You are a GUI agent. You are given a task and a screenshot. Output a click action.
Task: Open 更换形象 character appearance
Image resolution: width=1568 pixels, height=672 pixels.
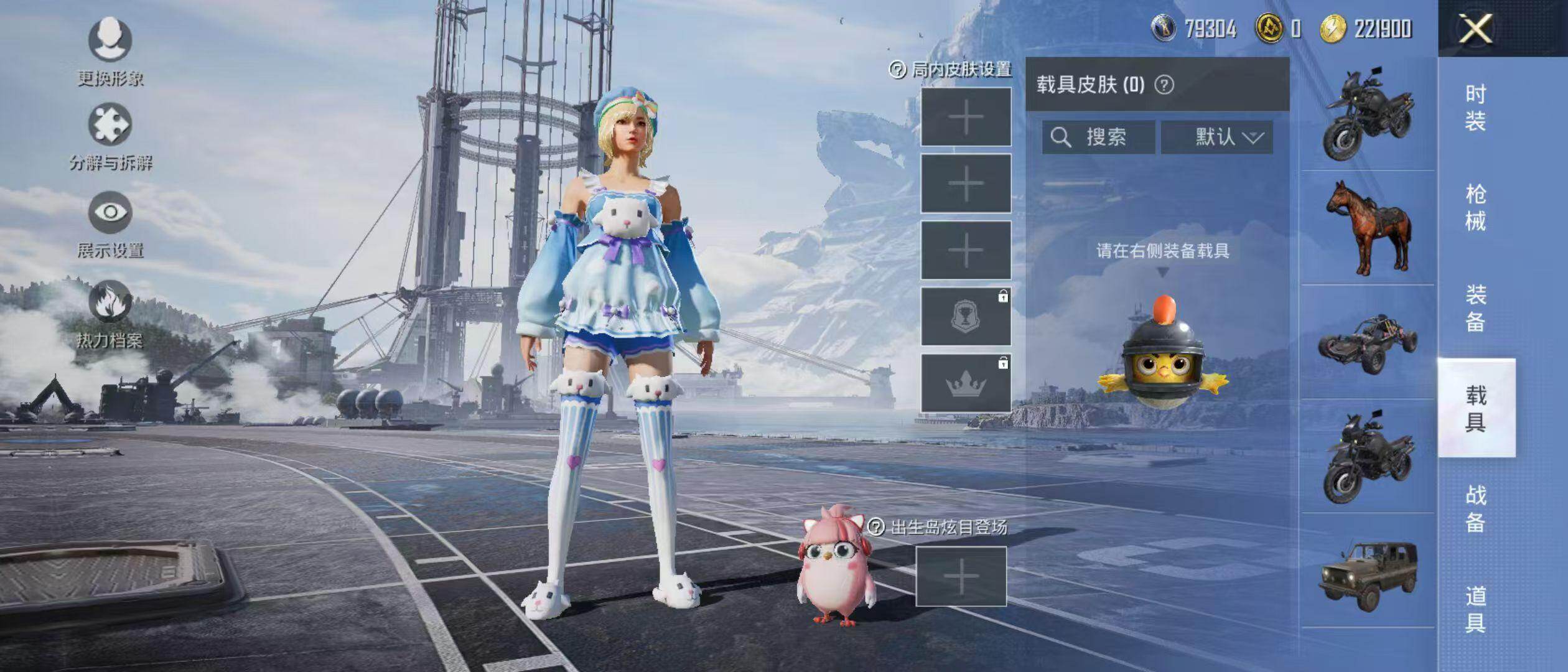(110, 41)
